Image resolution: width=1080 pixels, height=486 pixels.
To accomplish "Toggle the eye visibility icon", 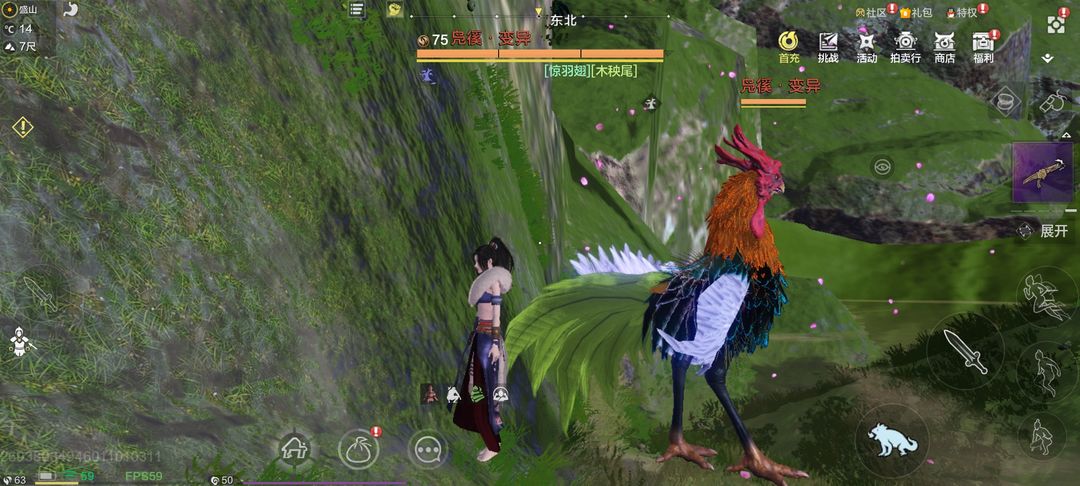I will pyautogui.click(x=882, y=167).
